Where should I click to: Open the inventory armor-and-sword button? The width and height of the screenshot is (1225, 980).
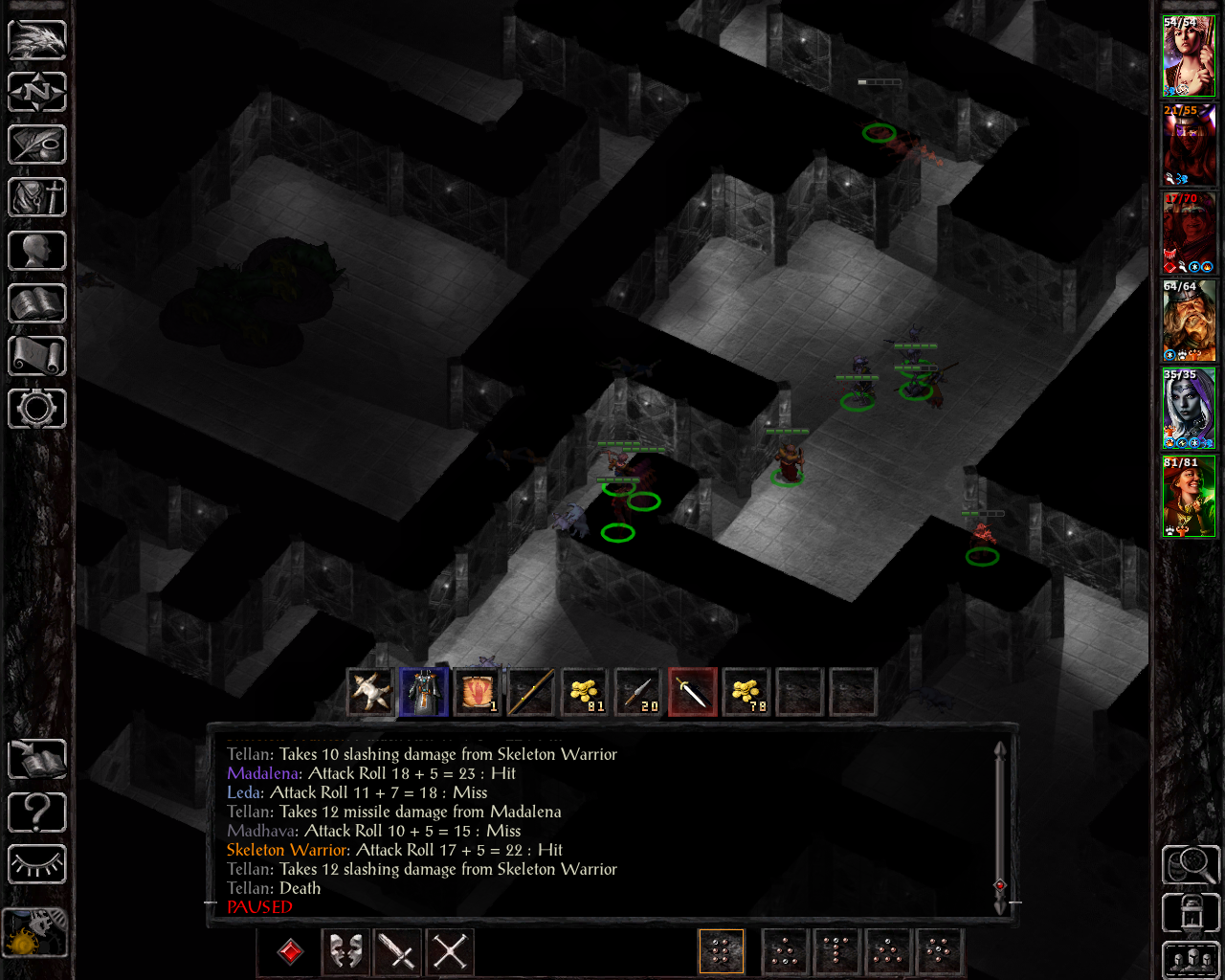(x=37, y=198)
